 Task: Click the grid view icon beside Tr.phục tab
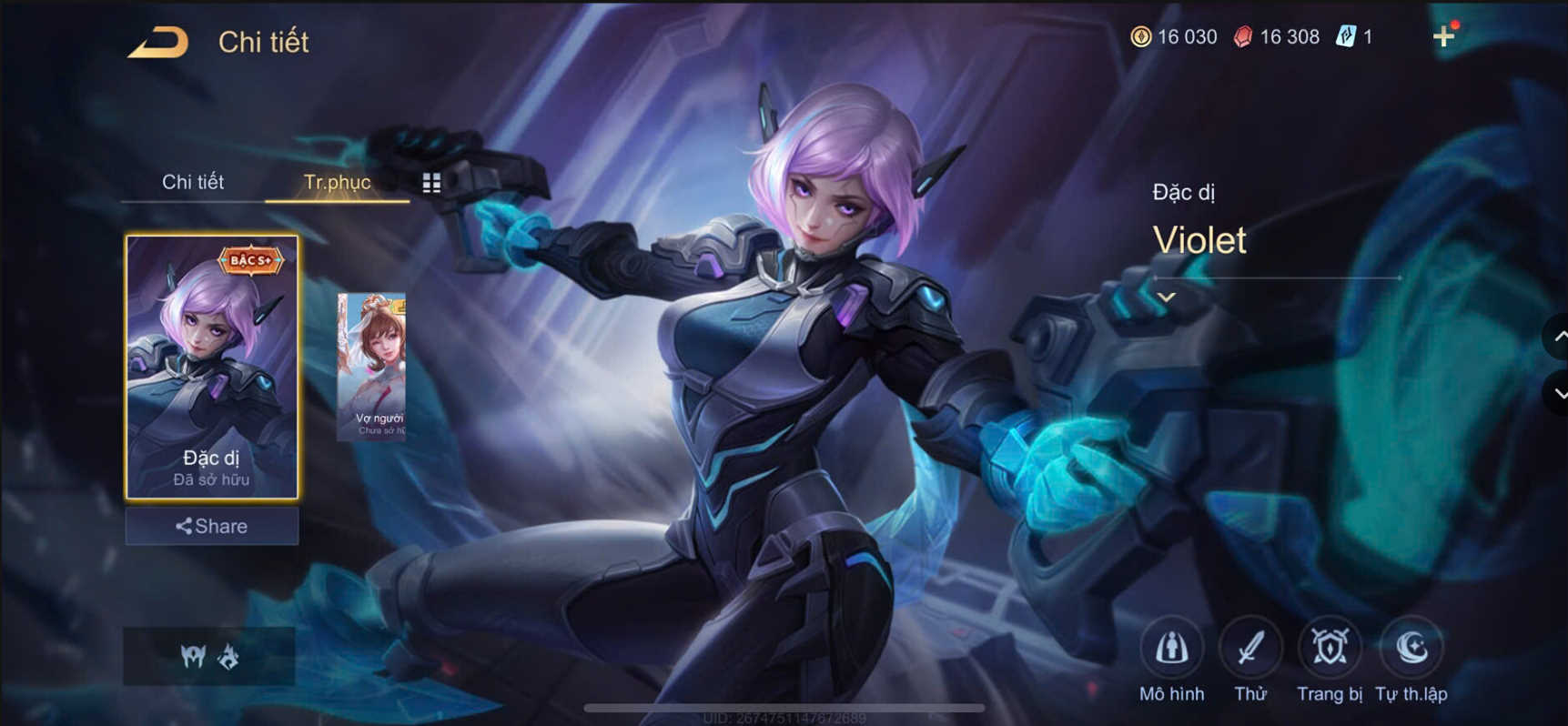430,182
